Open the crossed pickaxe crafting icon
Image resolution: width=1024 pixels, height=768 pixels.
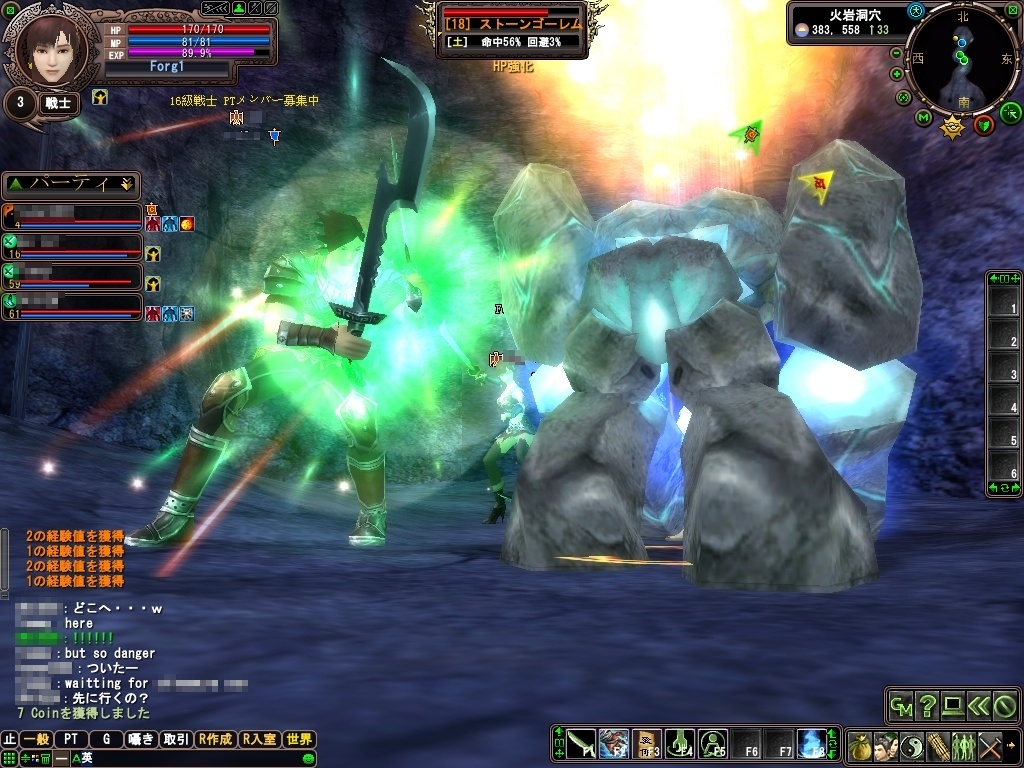pos(990,746)
